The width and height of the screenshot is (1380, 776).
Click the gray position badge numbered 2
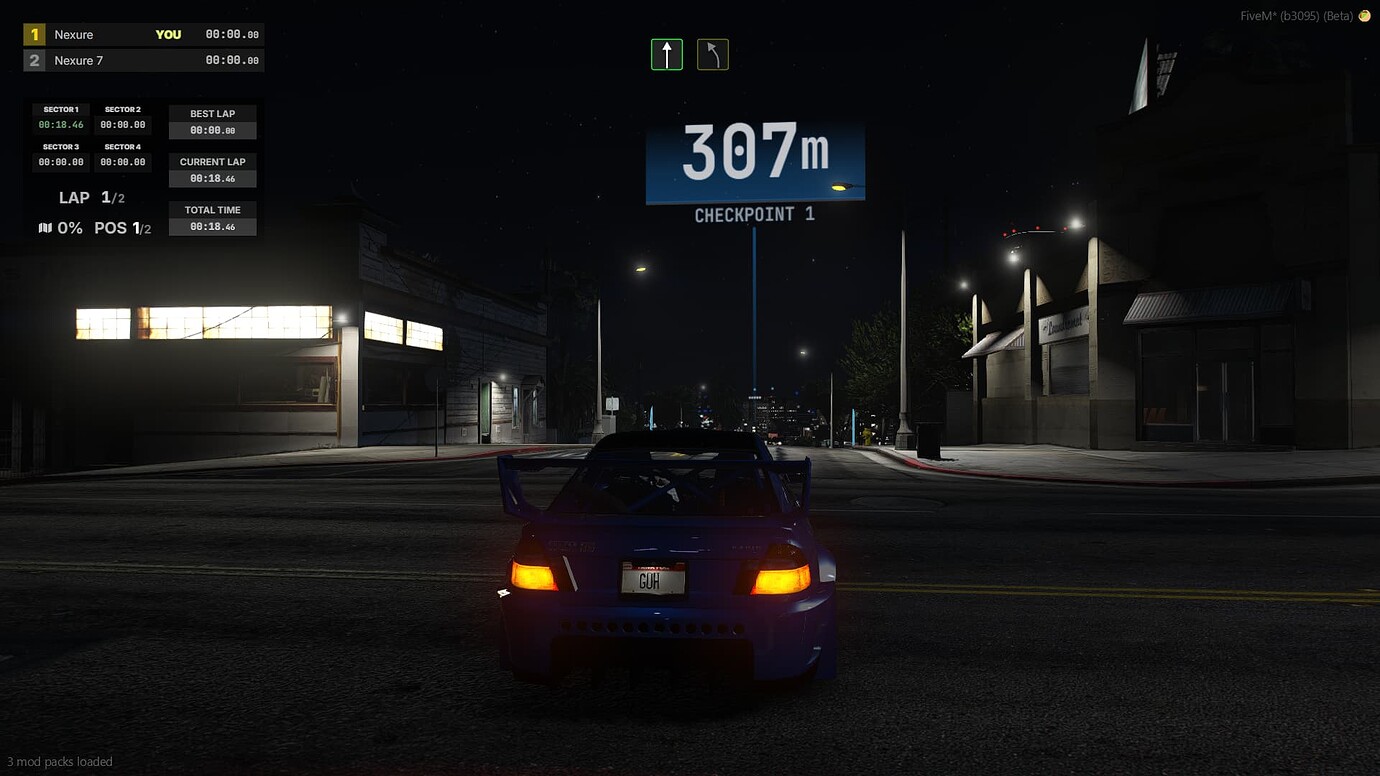34,59
